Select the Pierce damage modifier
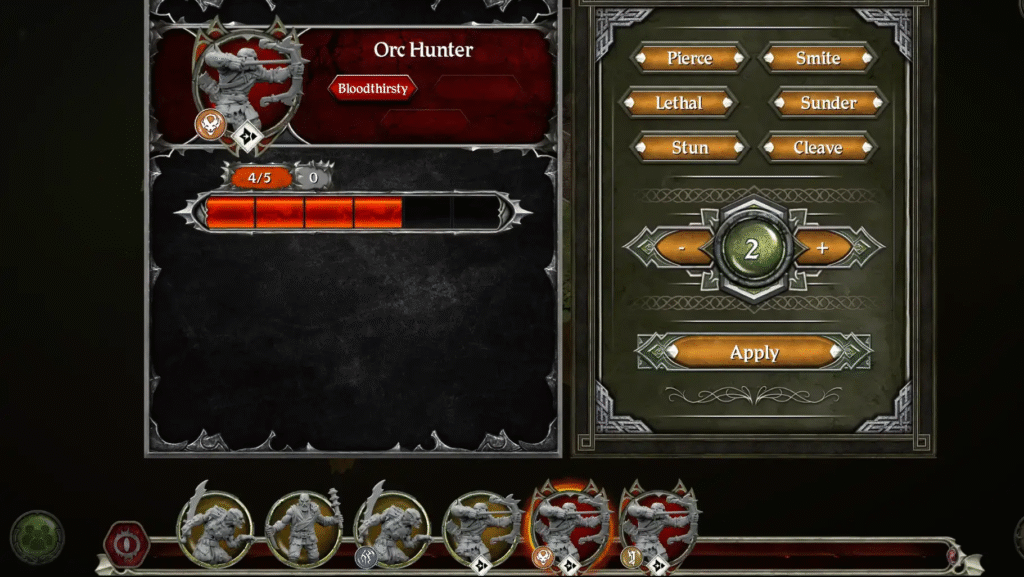The height and width of the screenshot is (577, 1024). (x=689, y=58)
